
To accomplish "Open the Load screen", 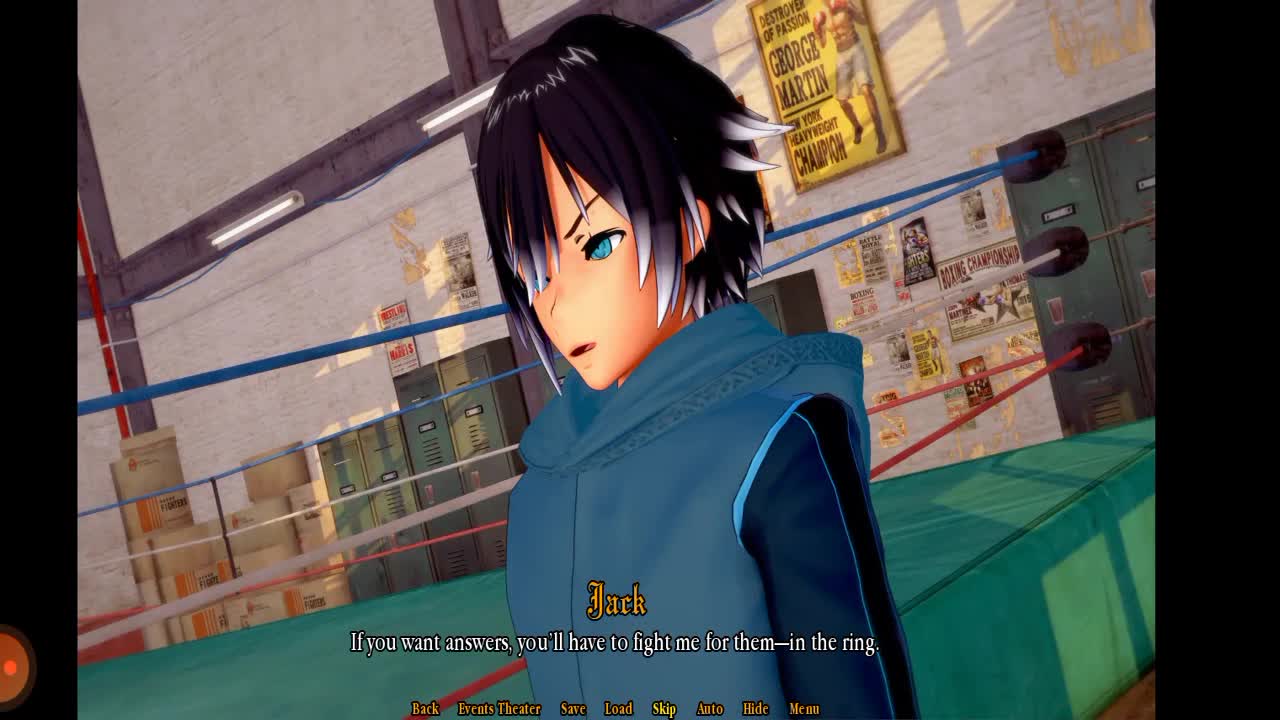I will (x=618, y=708).
